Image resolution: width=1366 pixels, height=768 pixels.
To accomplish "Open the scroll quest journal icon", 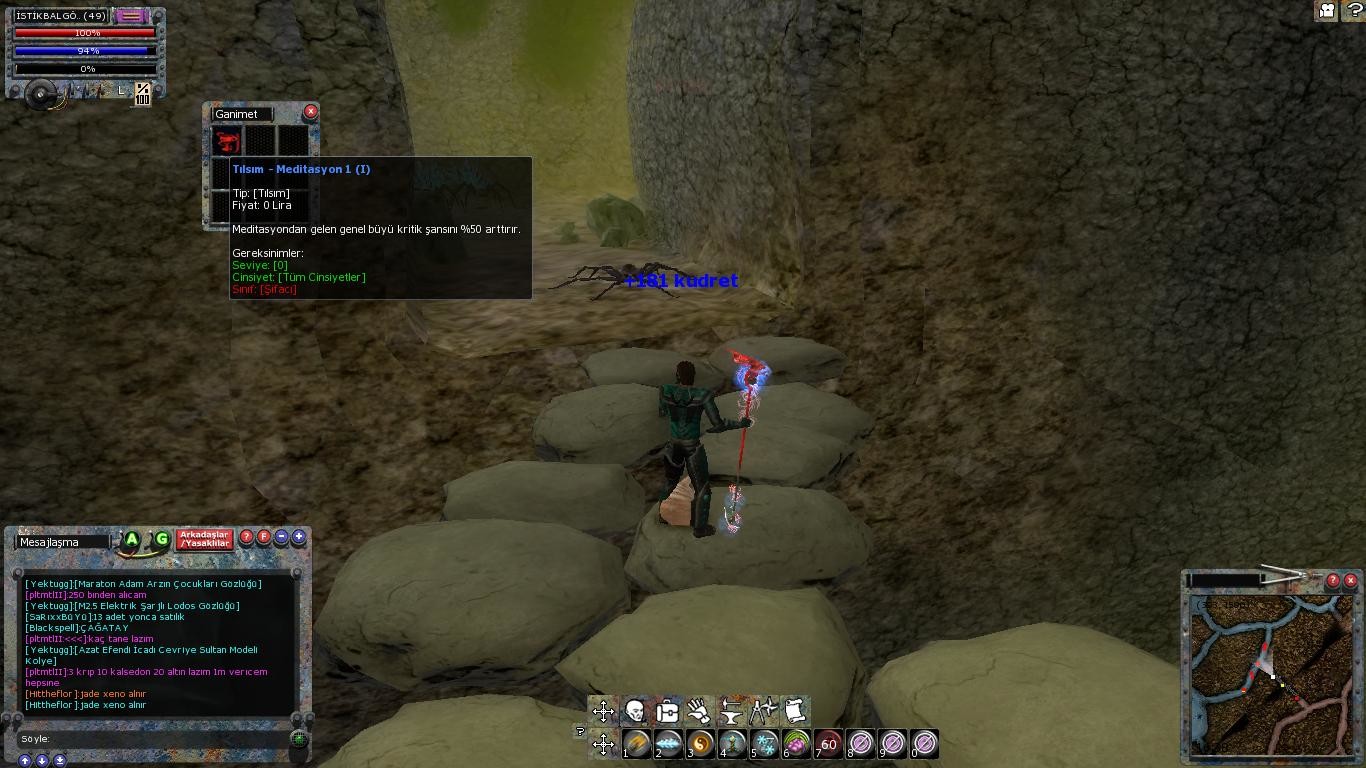I will [x=795, y=711].
